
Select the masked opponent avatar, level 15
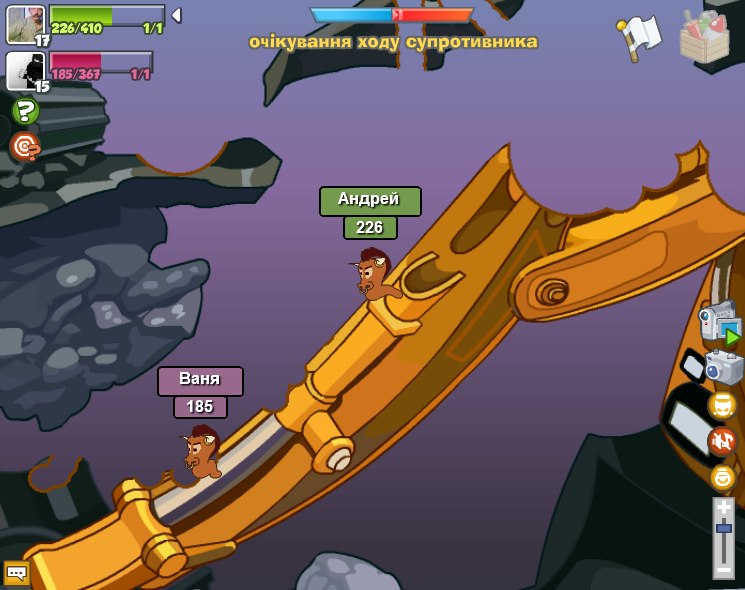point(24,70)
